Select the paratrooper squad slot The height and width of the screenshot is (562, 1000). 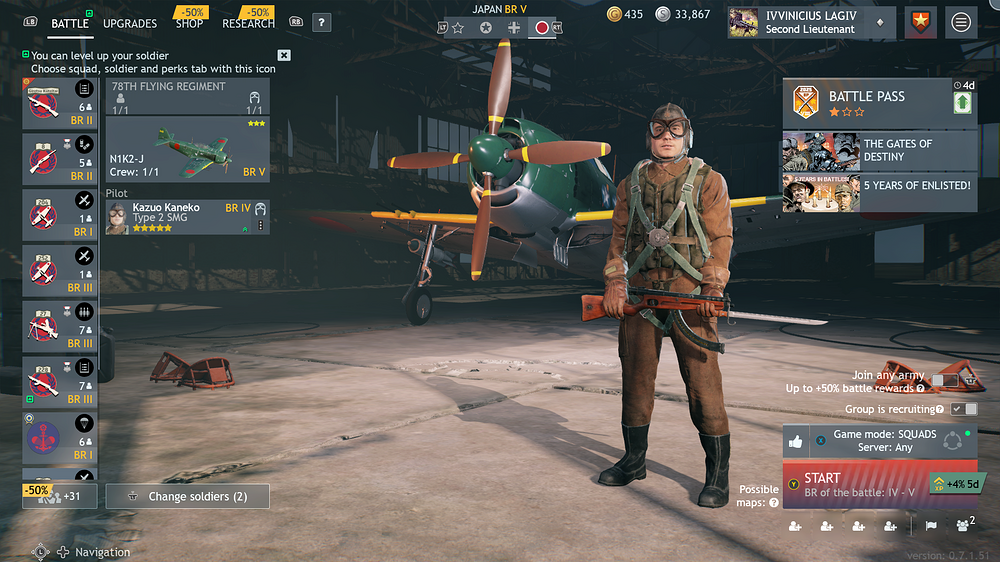click(59, 437)
